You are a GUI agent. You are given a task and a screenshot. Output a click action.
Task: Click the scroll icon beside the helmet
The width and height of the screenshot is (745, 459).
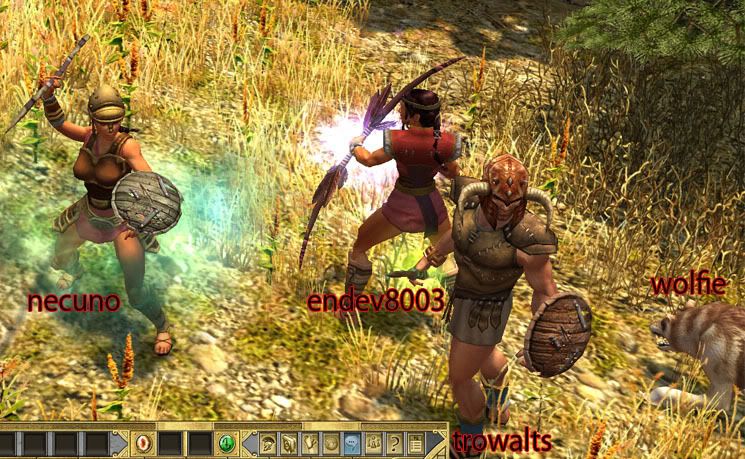(289, 442)
